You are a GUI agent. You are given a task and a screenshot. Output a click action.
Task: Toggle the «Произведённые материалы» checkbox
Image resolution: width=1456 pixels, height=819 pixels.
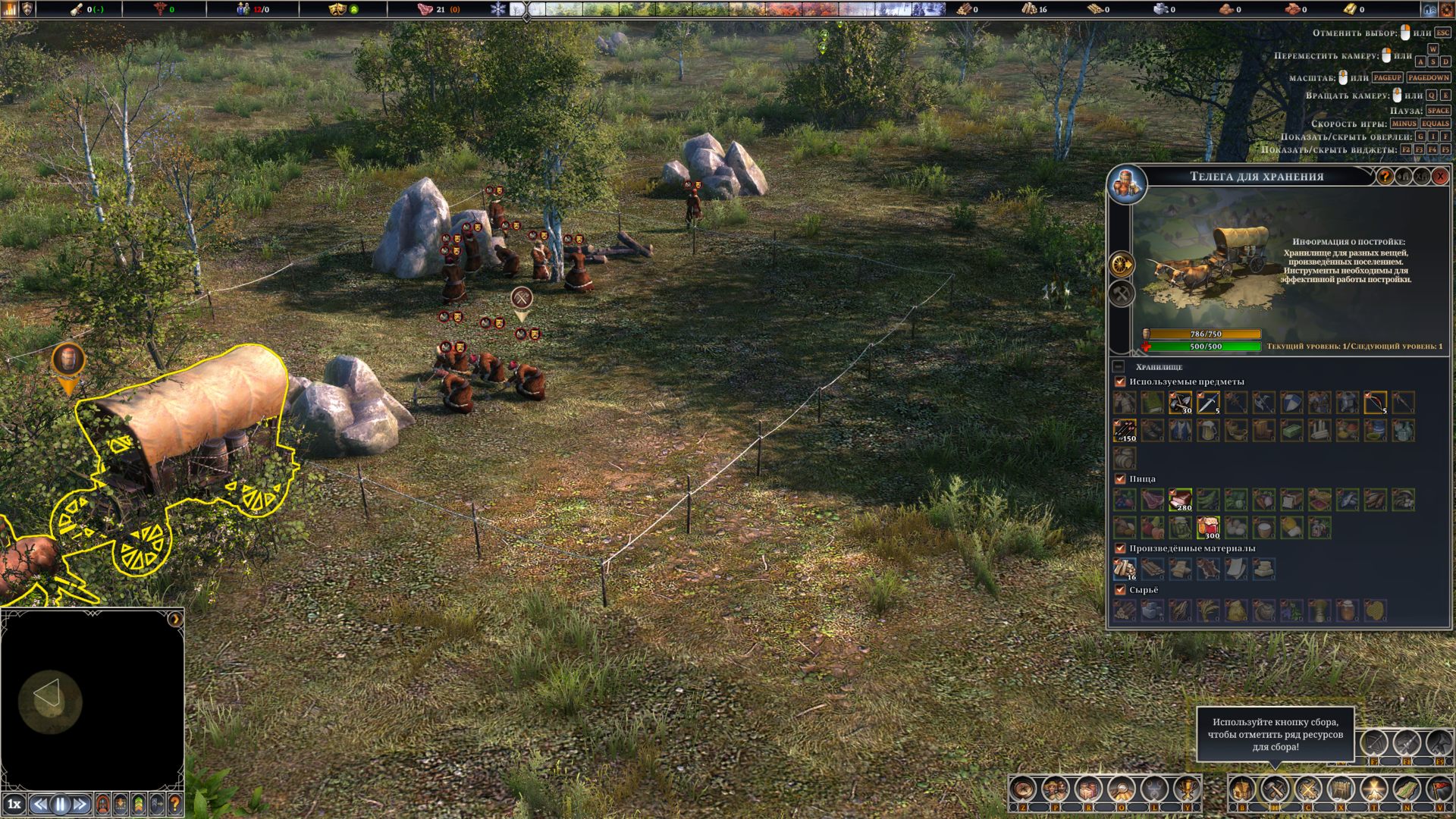tap(1120, 548)
